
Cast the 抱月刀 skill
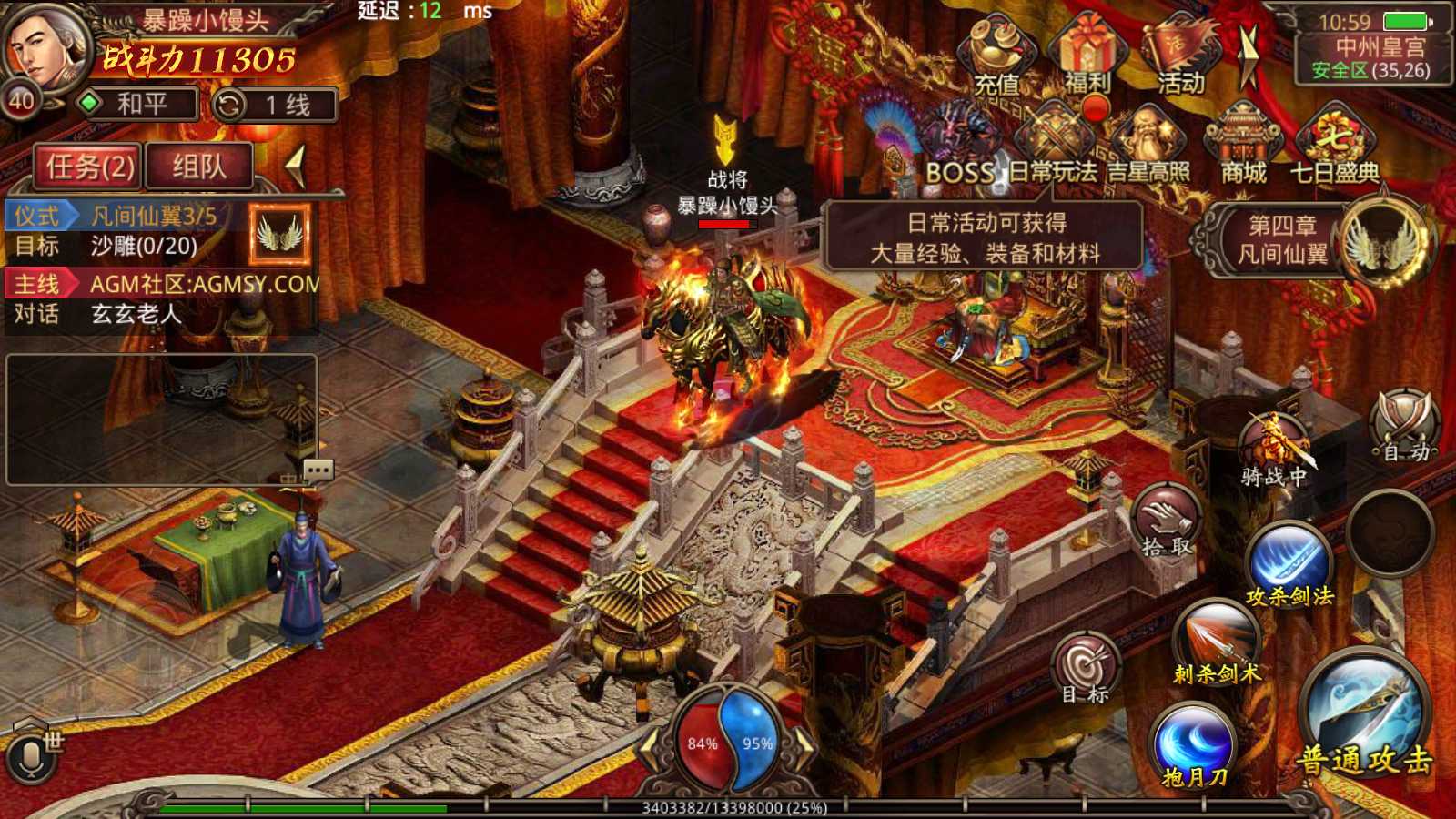pyautogui.click(x=1195, y=746)
